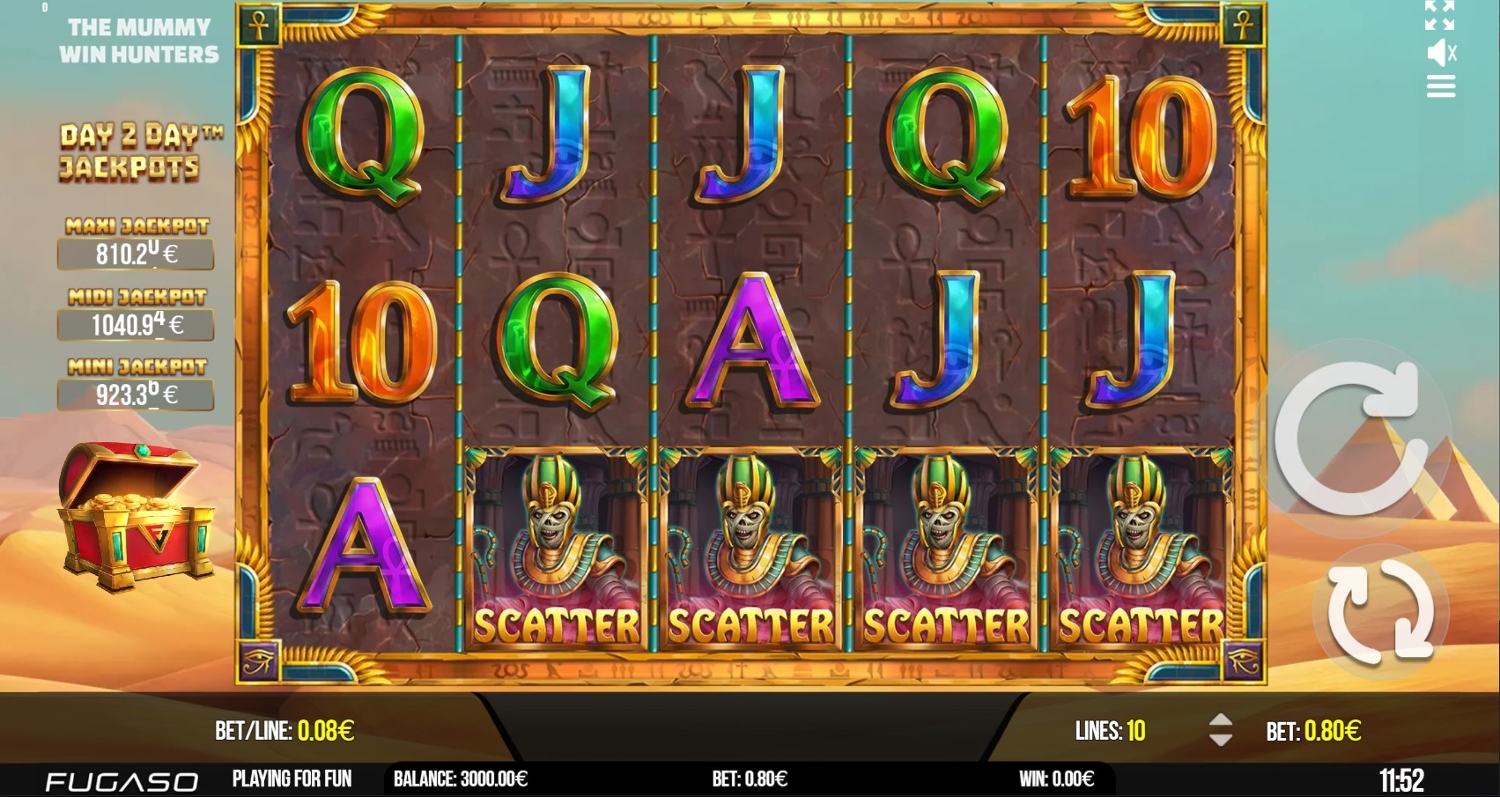Show the Maxi Jackpot details
The image size is (1500, 797).
[136, 254]
